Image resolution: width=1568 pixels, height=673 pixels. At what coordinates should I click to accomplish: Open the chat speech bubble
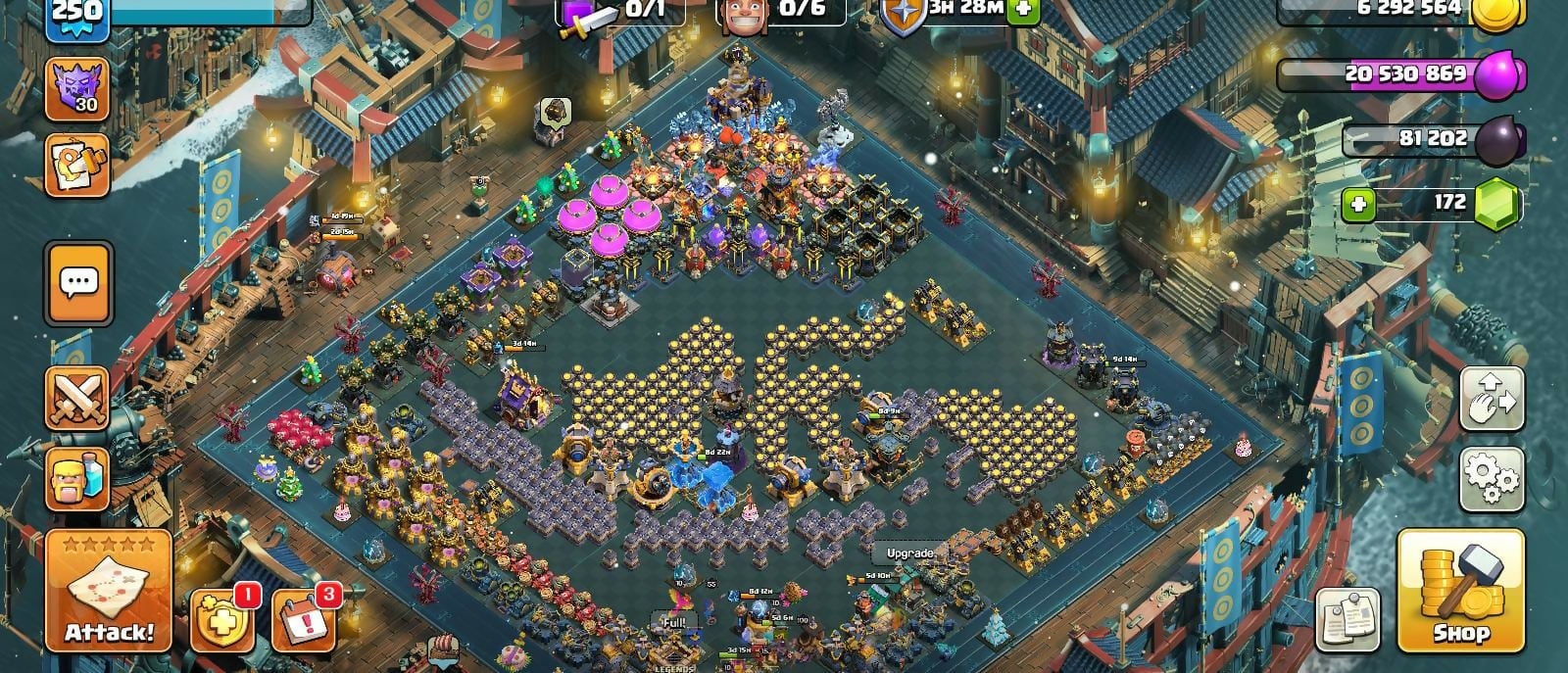click(78, 283)
